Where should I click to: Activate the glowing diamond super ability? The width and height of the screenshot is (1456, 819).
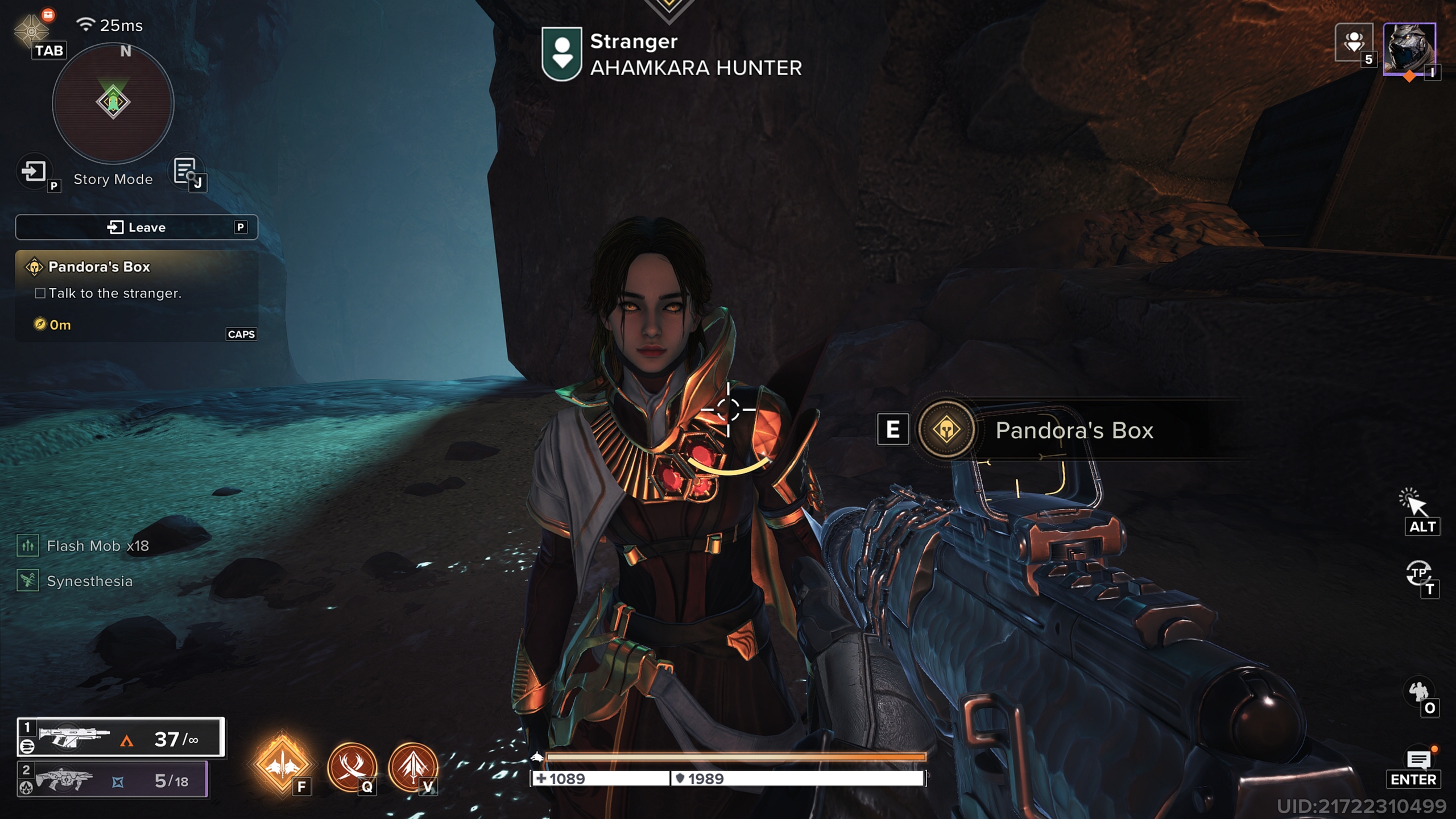(x=282, y=763)
